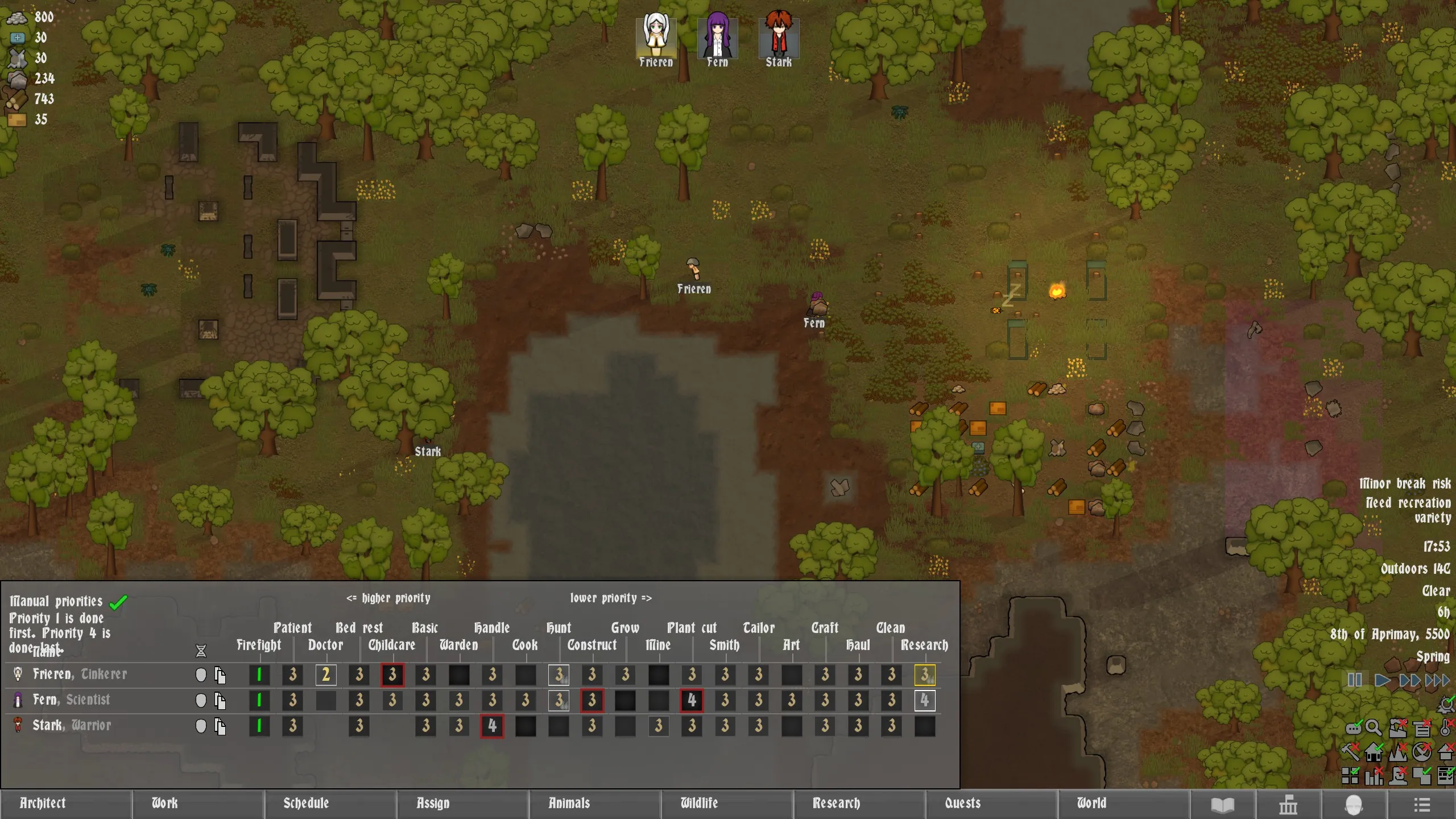Viewport: 1456px width, 819px height.
Task: Set game to fast double-arrow speed
Action: point(1409,680)
